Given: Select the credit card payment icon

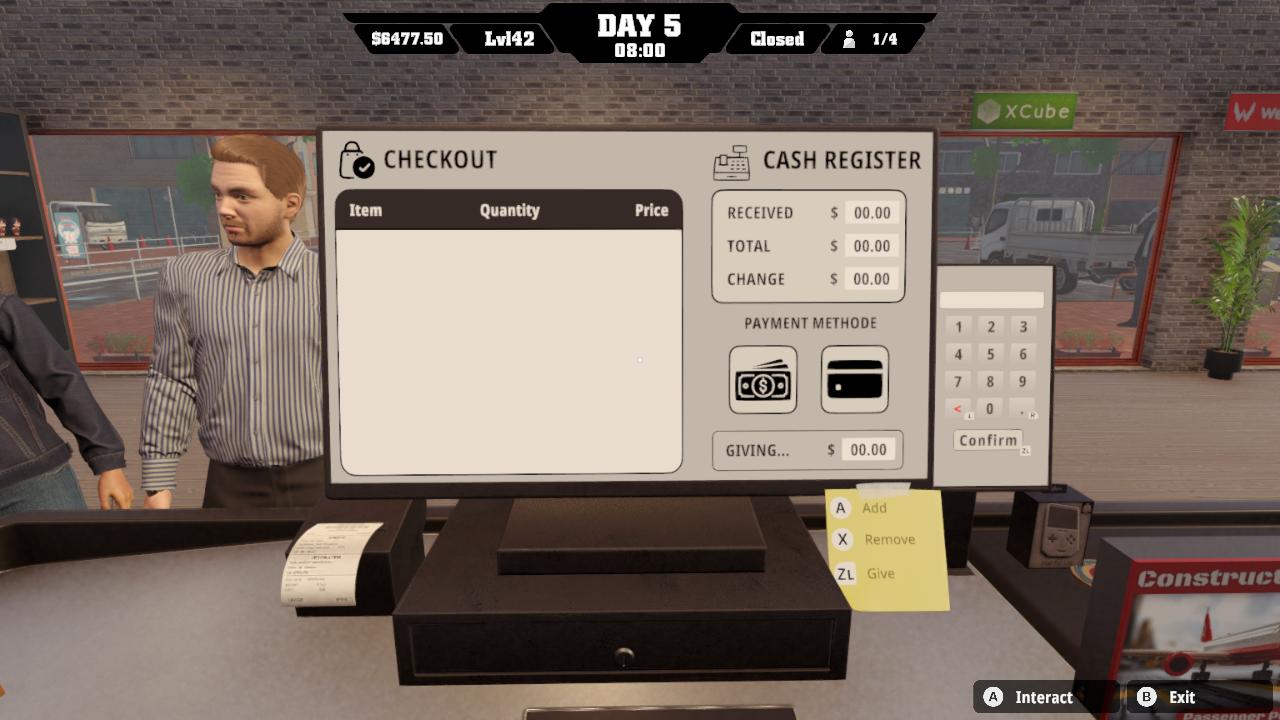Looking at the screenshot, I should pos(853,380).
